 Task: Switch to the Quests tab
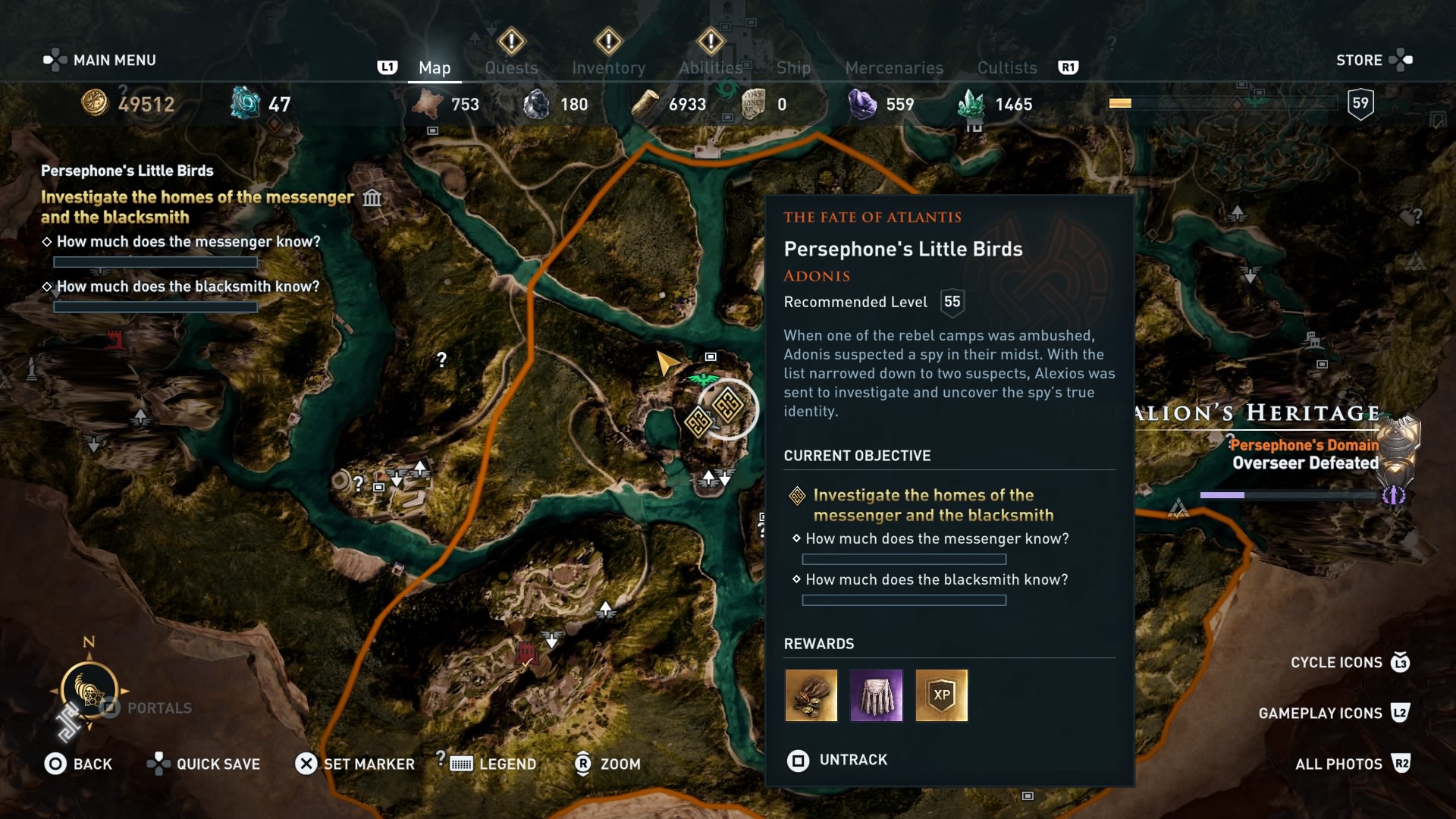coord(512,67)
